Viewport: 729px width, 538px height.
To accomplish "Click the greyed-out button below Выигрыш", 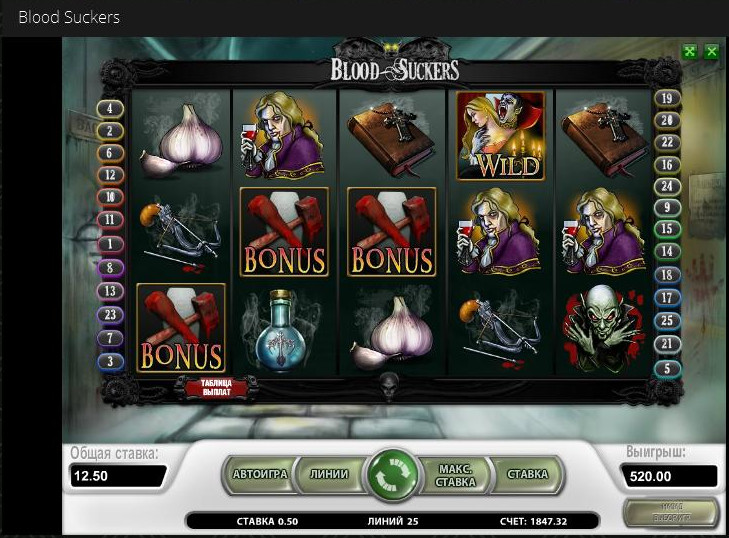I will click(x=671, y=512).
